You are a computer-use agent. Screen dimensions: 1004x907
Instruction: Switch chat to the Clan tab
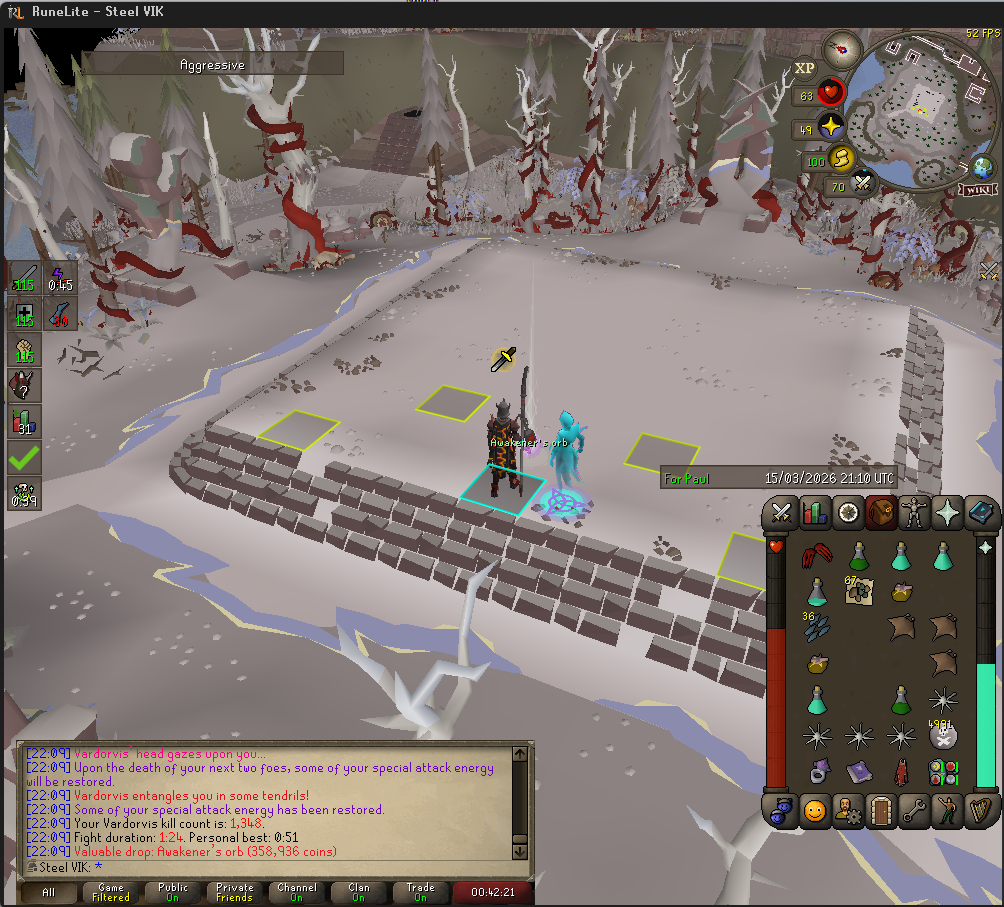(x=359, y=892)
